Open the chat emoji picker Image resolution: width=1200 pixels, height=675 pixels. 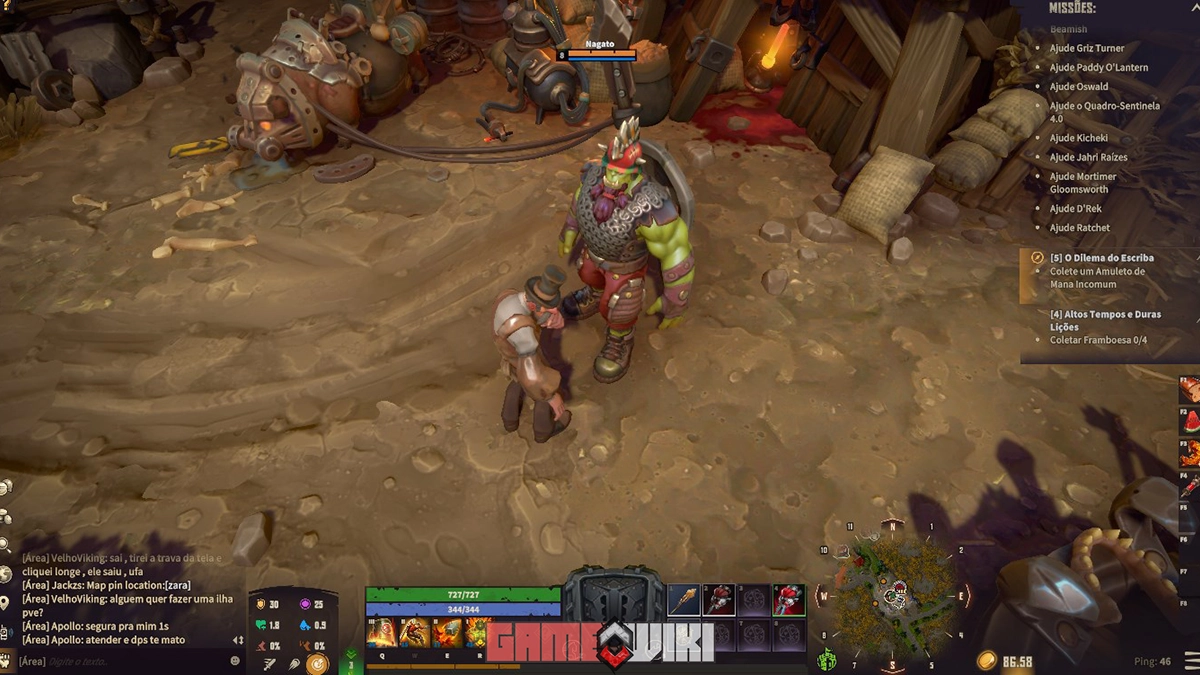pos(235,661)
